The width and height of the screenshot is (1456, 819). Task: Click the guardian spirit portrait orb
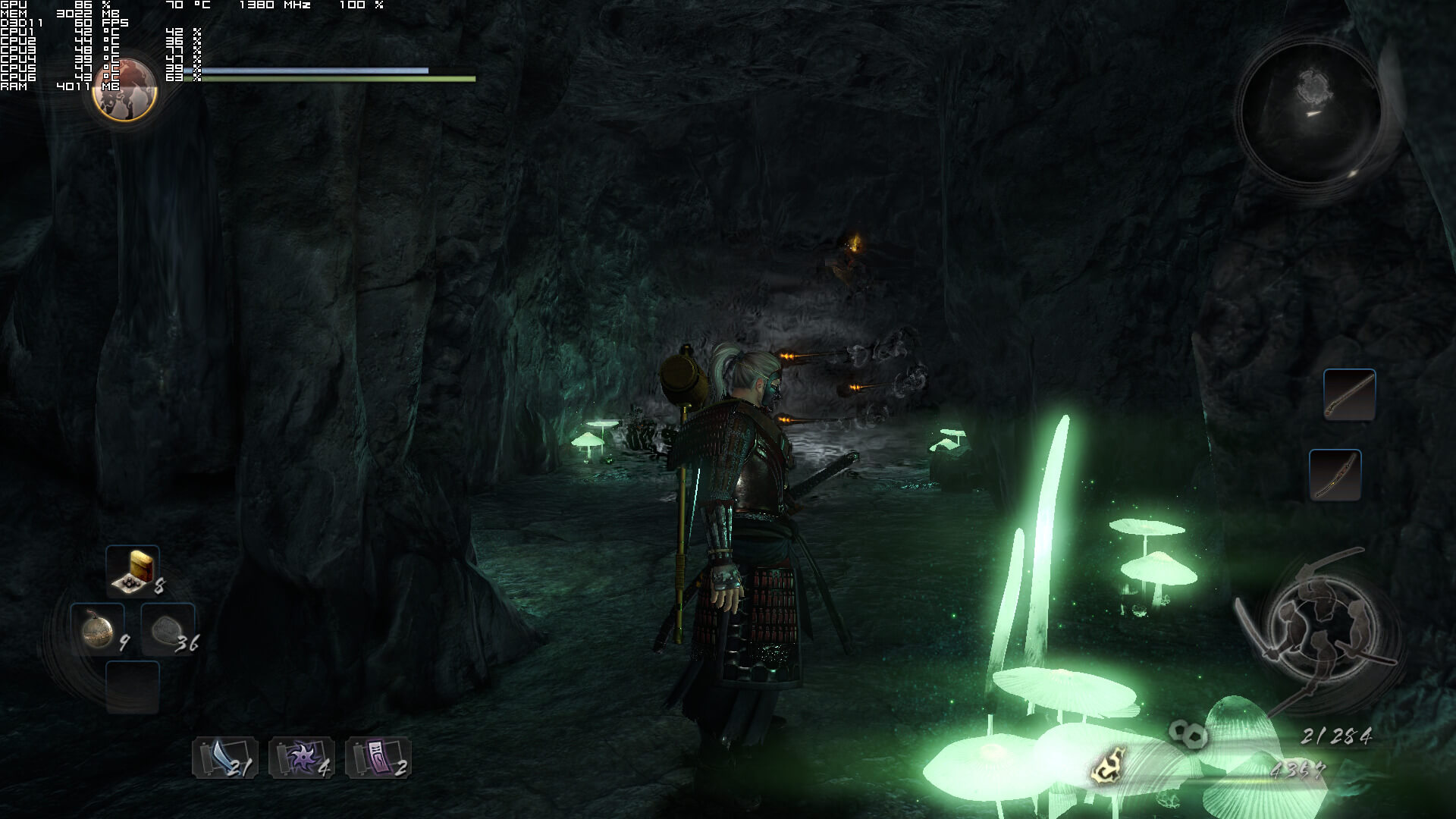(x=124, y=89)
